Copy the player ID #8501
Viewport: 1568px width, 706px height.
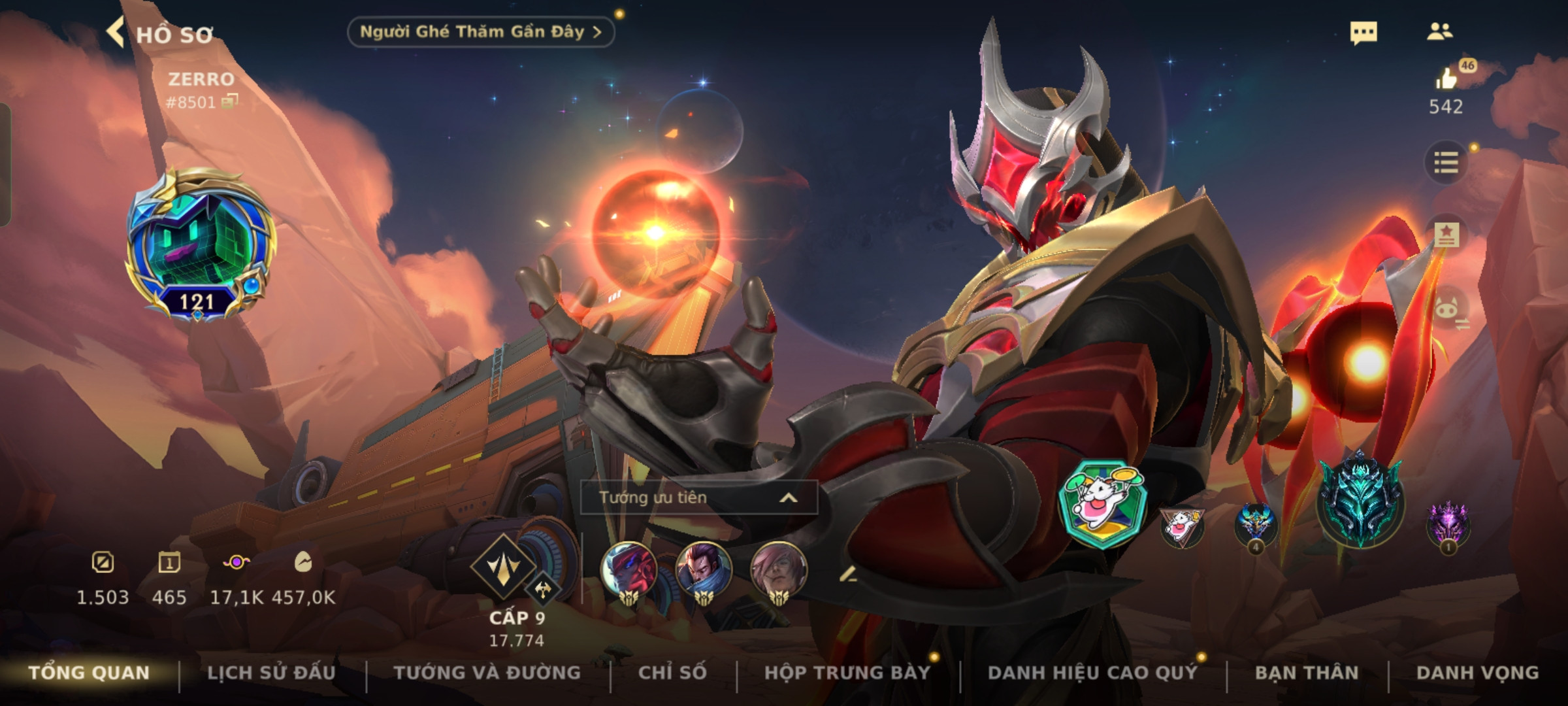(x=230, y=101)
